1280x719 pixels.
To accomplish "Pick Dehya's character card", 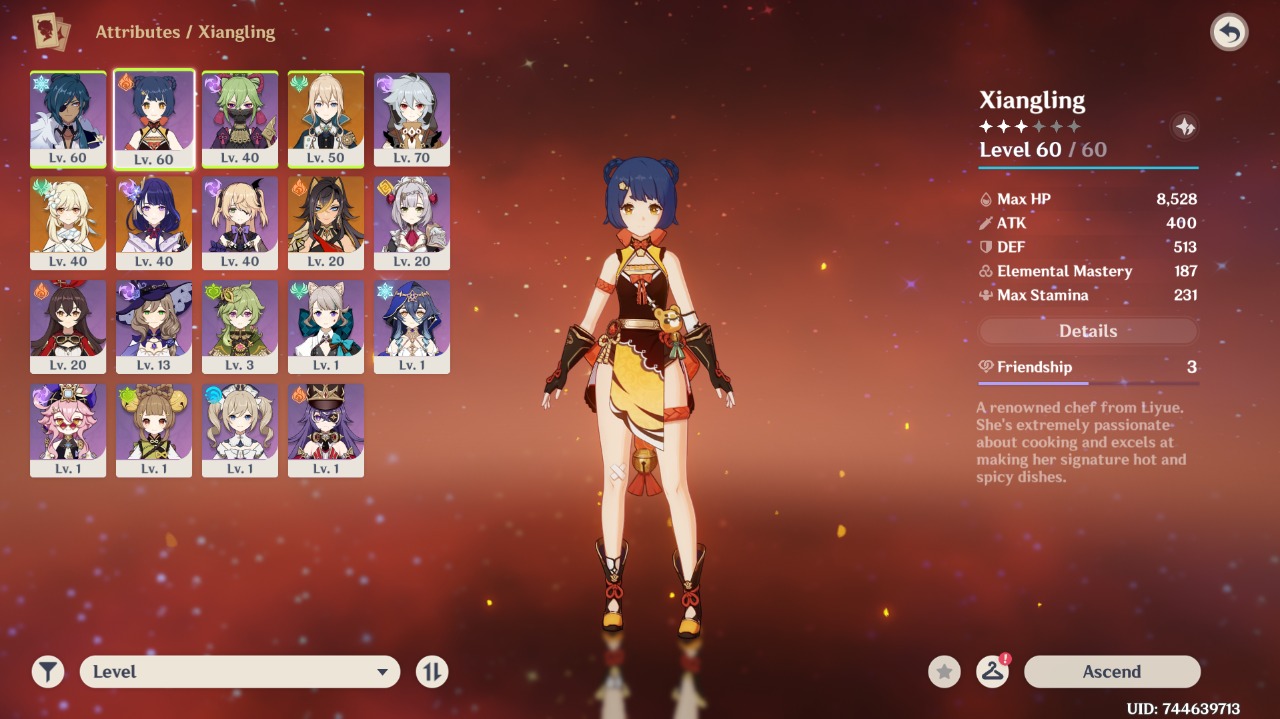I will coord(326,222).
